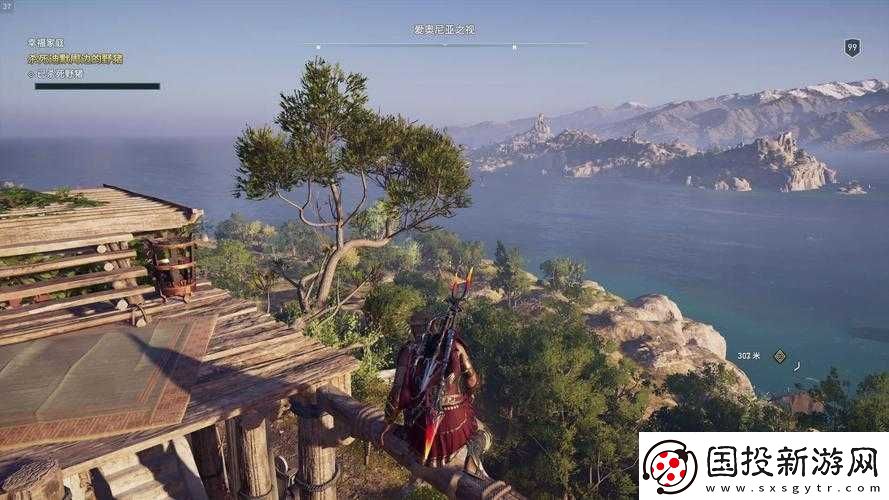Select the diamond quest marker at 302米
Screen dimensions: 889x500
click(779, 356)
